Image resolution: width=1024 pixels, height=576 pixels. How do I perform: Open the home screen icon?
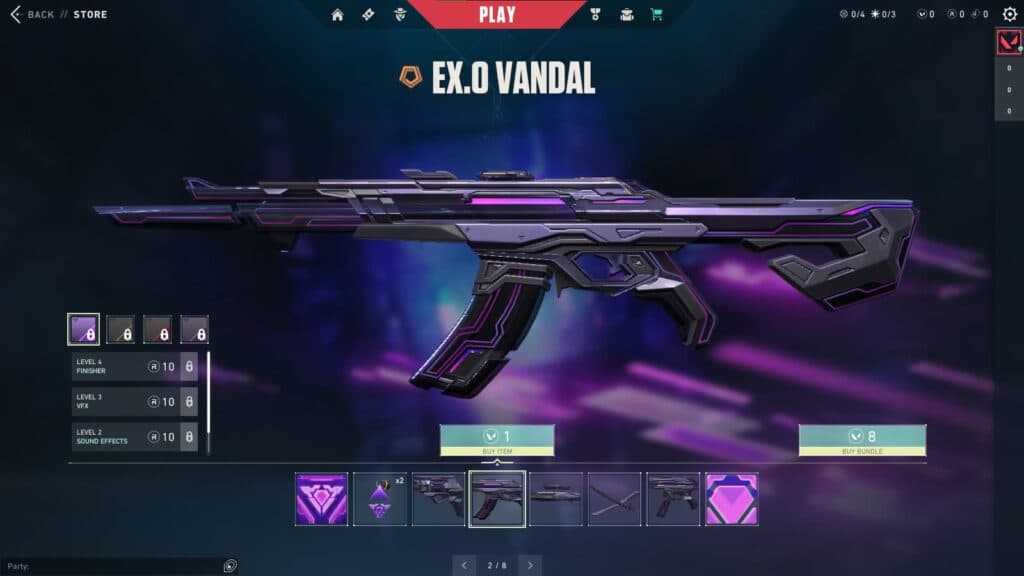pyautogui.click(x=337, y=15)
